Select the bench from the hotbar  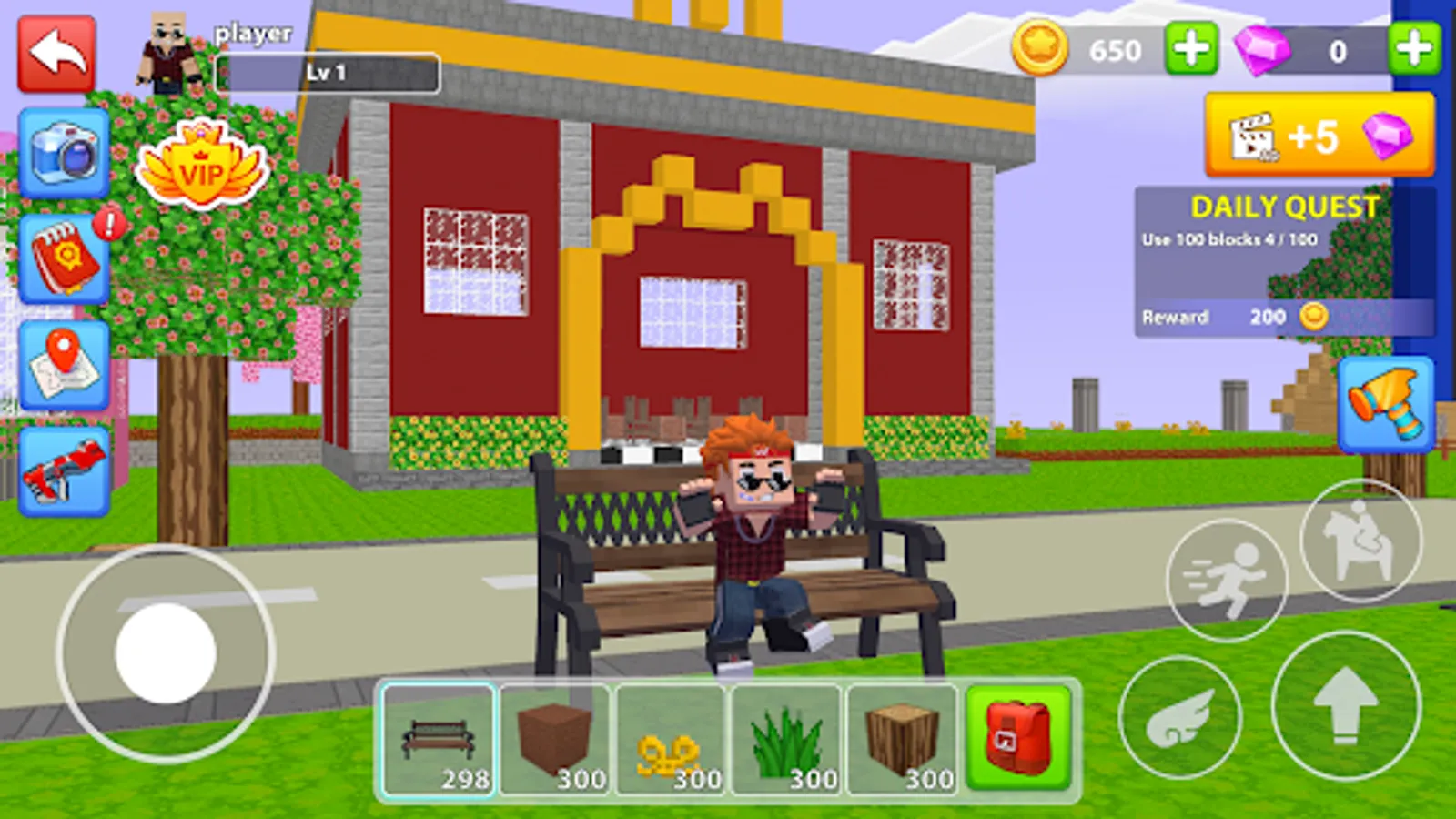click(x=440, y=737)
